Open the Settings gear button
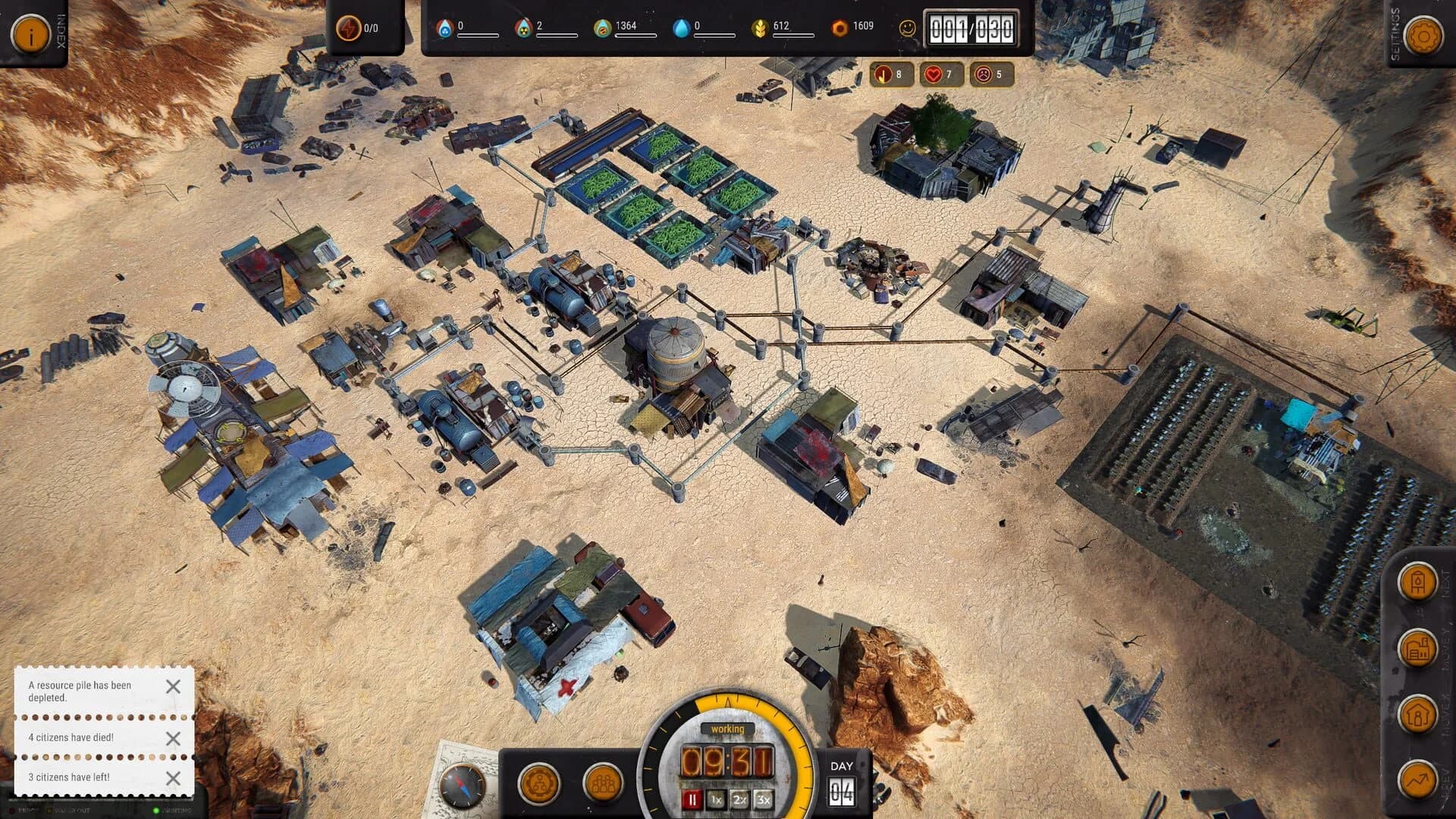The image size is (1456, 819). click(1423, 36)
